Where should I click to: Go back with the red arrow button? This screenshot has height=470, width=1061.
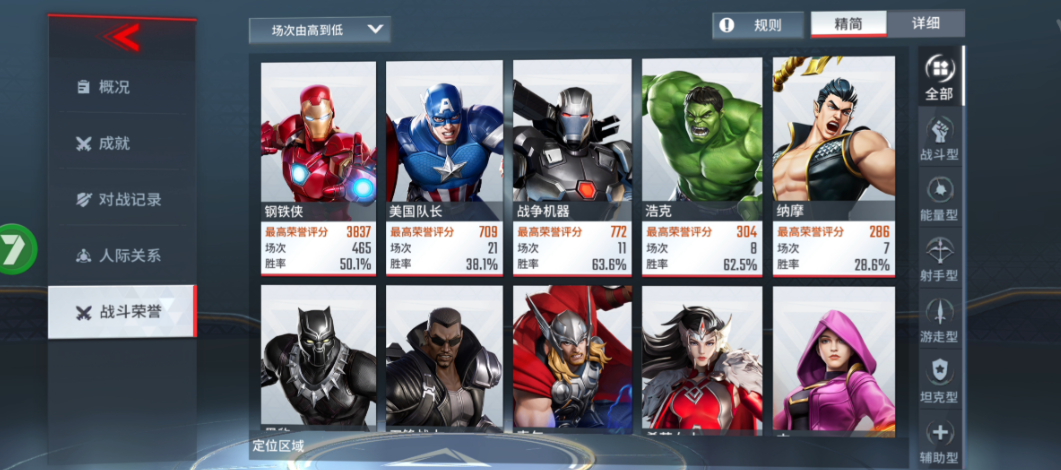pos(121,38)
